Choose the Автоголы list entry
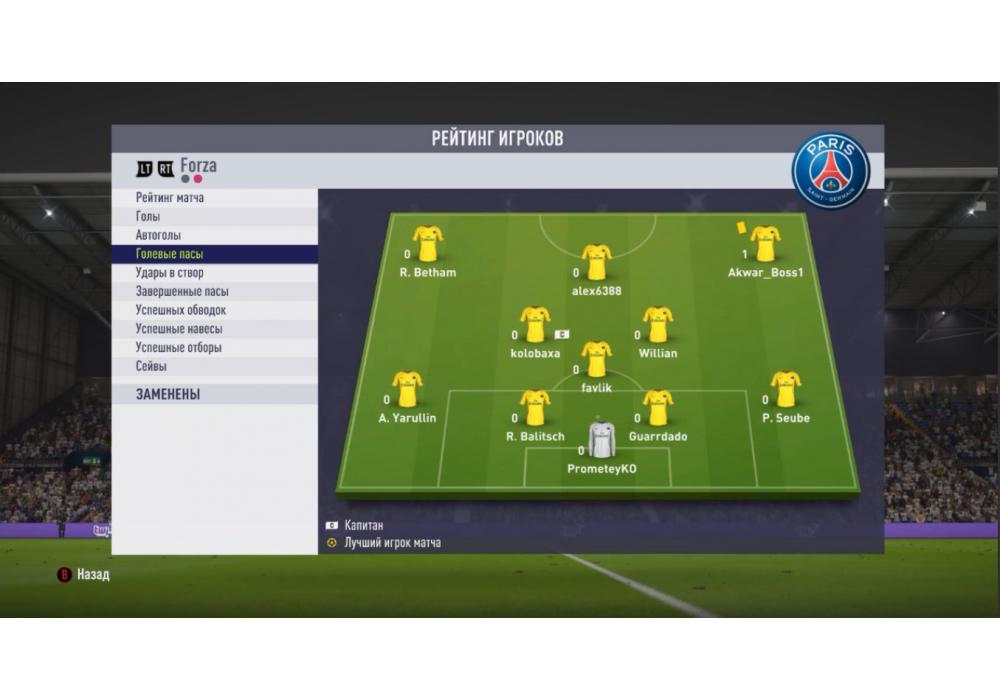Image resolution: width=1000 pixels, height=700 pixels. click(x=158, y=235)
